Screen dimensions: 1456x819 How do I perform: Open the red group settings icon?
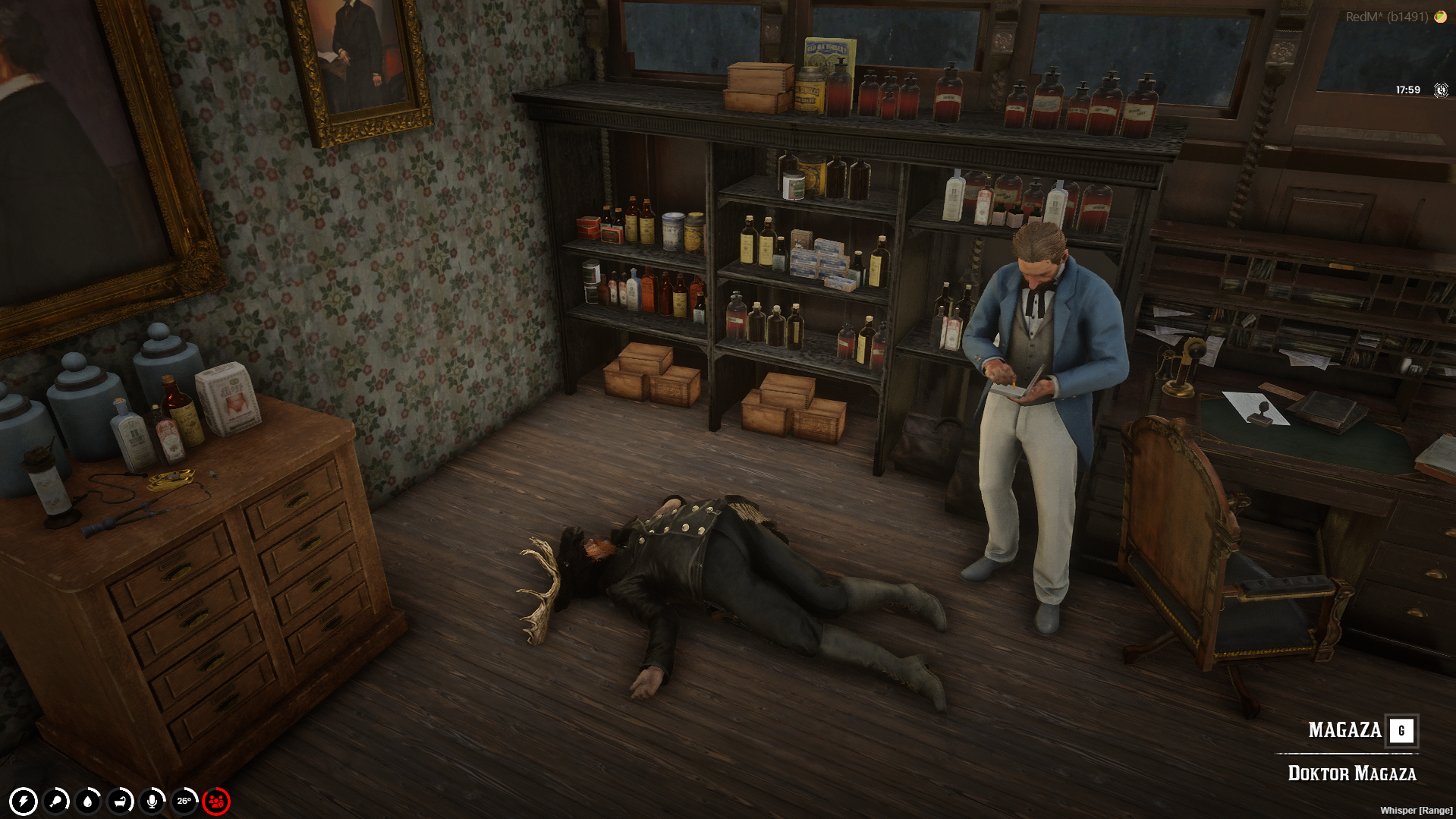pos(216,802)
